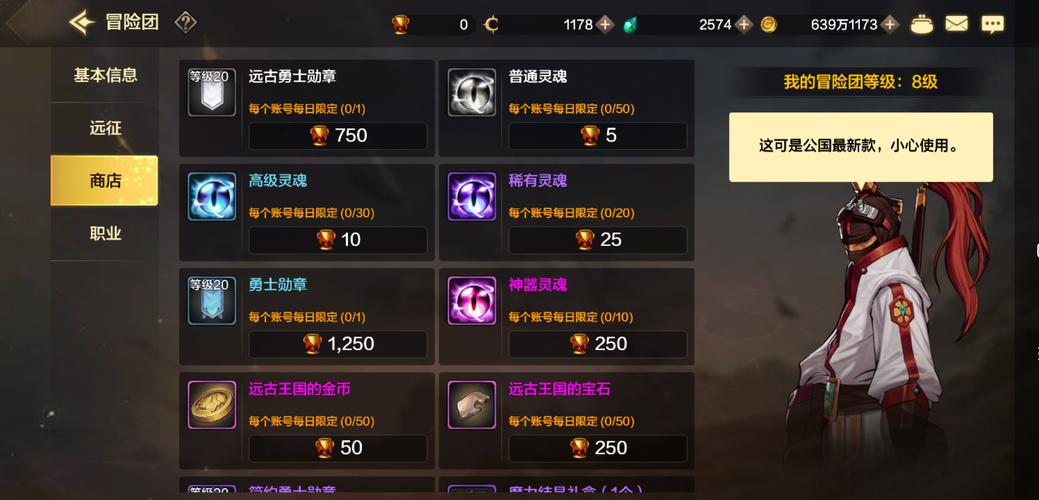Buy 勇士勋章 for 1,250
The height and width of the screenshot is (500, 1039).
tap(338, 344)
